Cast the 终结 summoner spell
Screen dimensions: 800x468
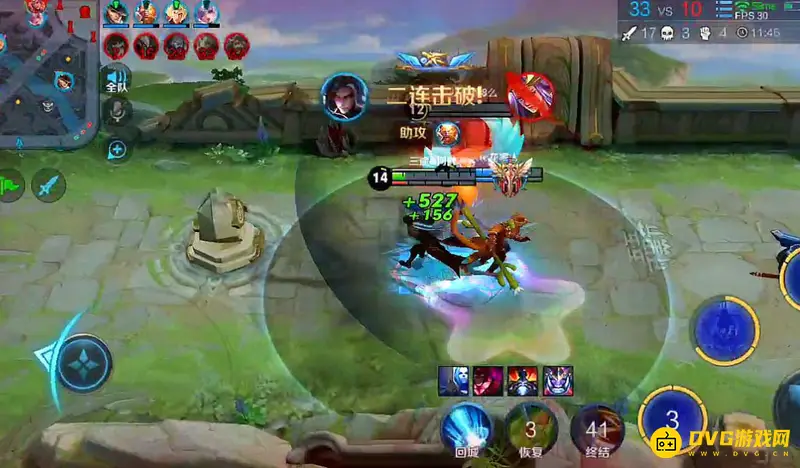coord(598,428)
